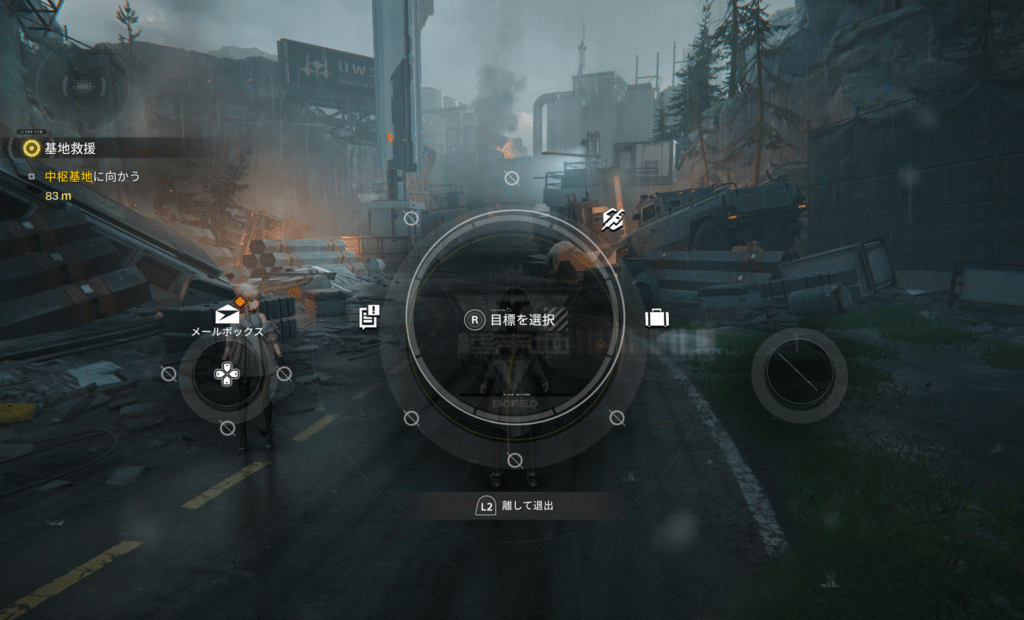Open the dimmed circular minimap
This screenshot has height=620, width=1024.
click(83, 87)
